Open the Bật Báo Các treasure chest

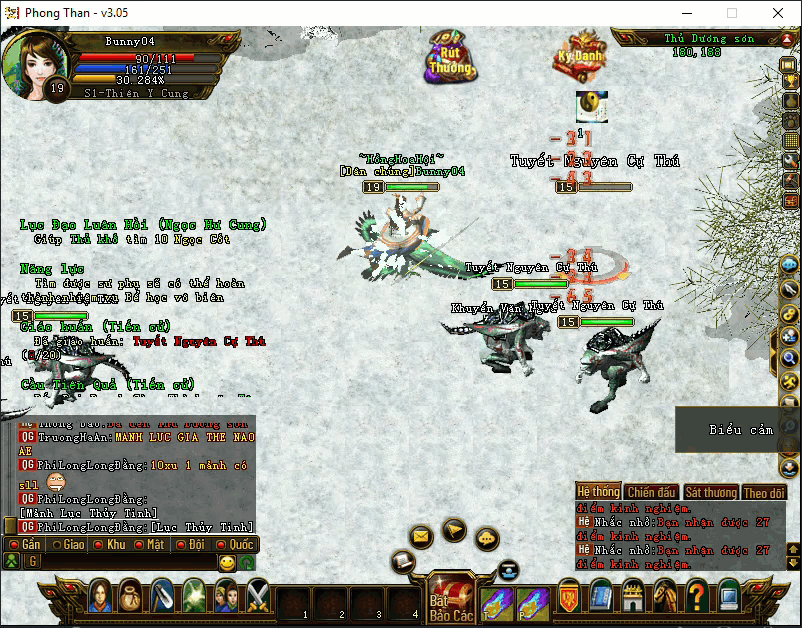point(450,598)
